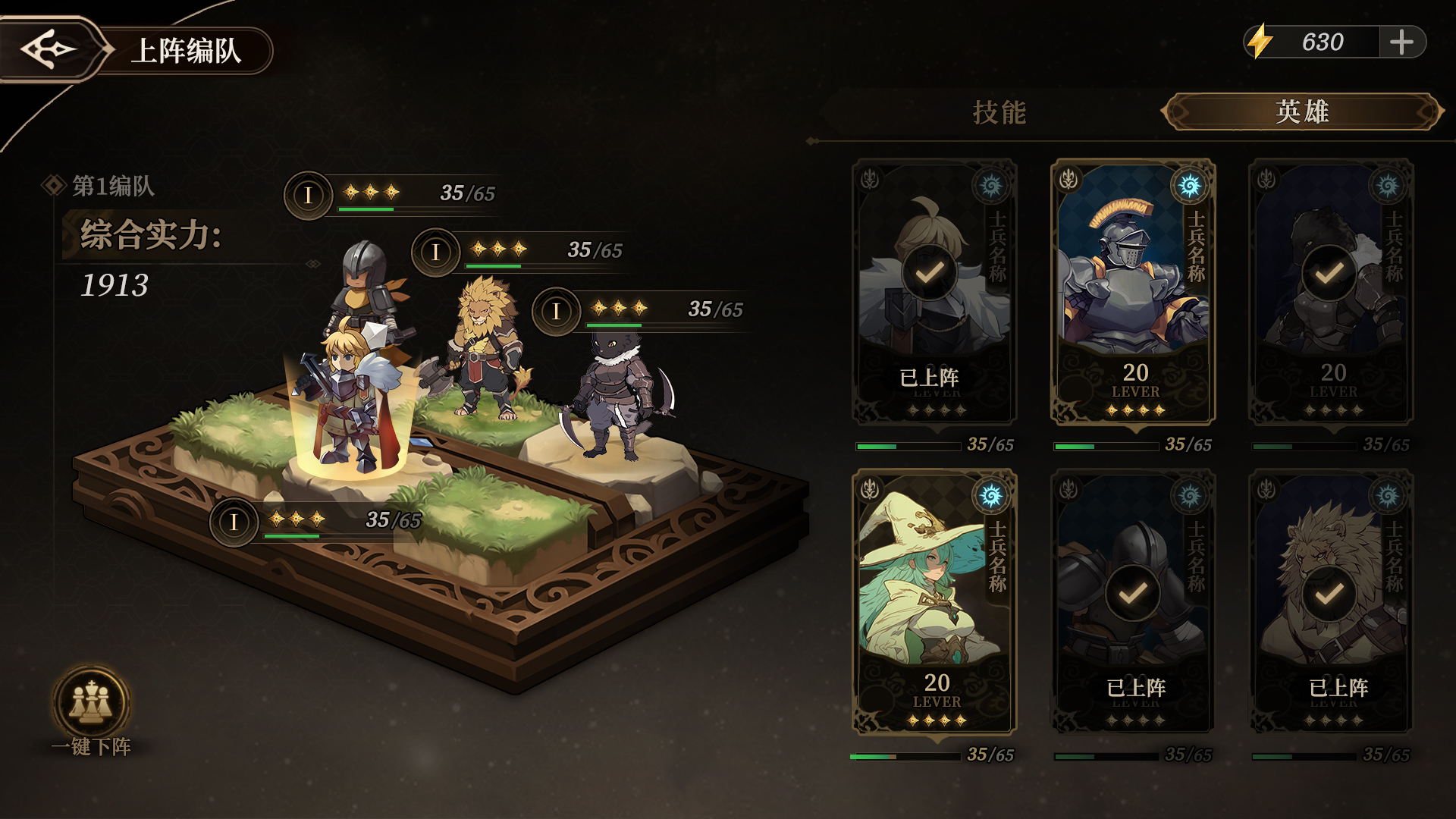Select the green-haired witch hero card
This screenshot has height=819, width=1456.
coord(934,602)
